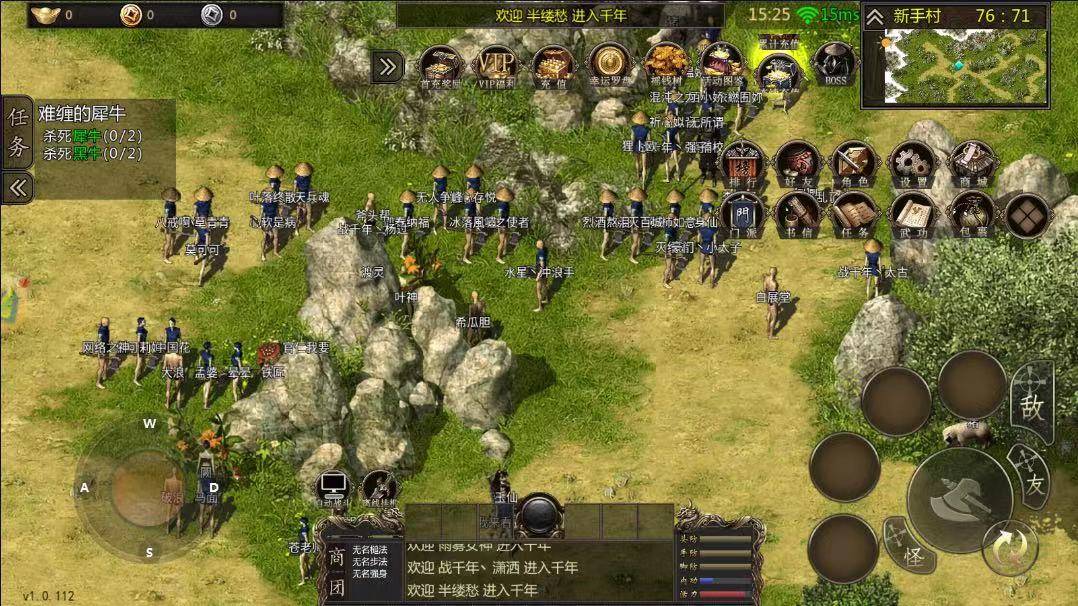
Task: Open the 武功 martial skills scroll
Action: tap(912, 214)
